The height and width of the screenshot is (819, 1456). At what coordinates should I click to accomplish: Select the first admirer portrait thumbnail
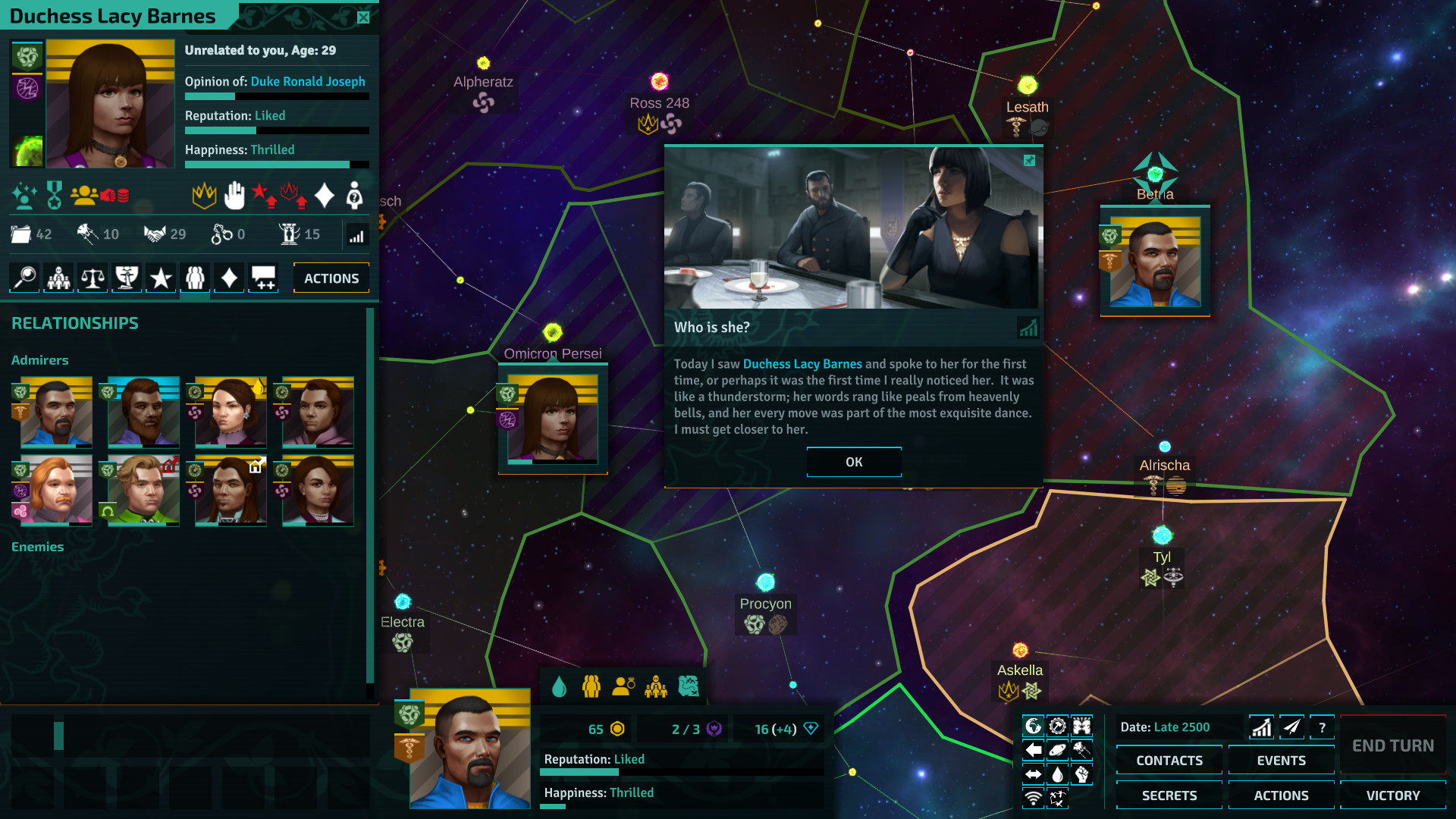(x=52, y=413)
